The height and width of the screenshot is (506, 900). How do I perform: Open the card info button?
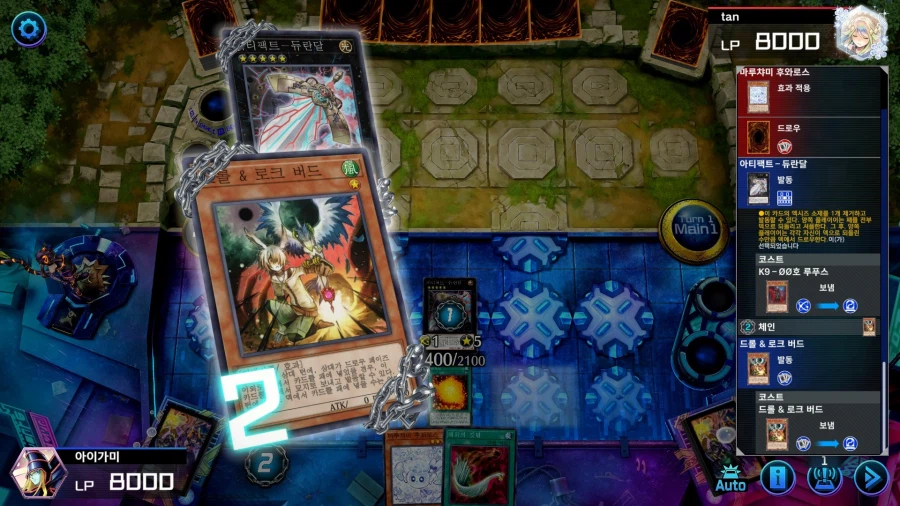click(777, 477)
